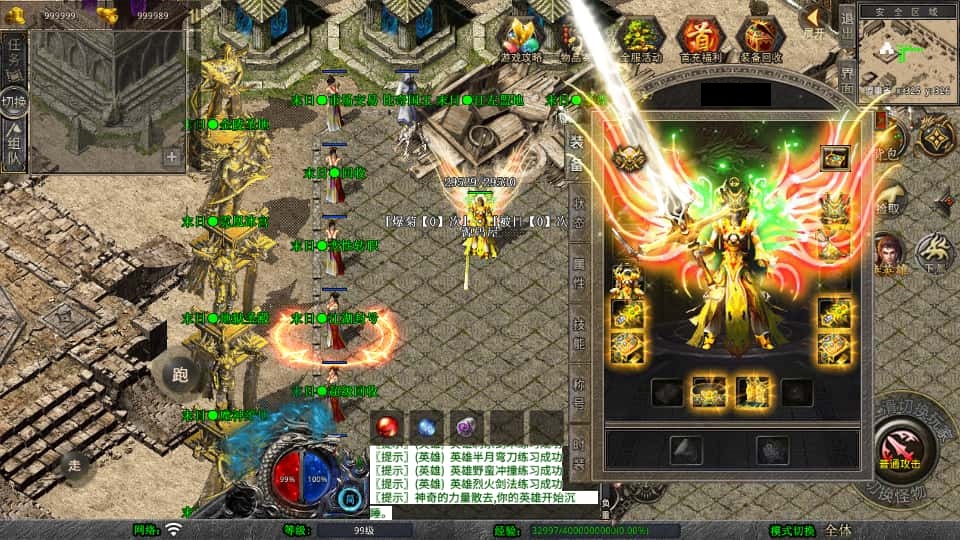
Task: Open the 装备回收 equipment recycling icon
Action: tap(761, 40)
